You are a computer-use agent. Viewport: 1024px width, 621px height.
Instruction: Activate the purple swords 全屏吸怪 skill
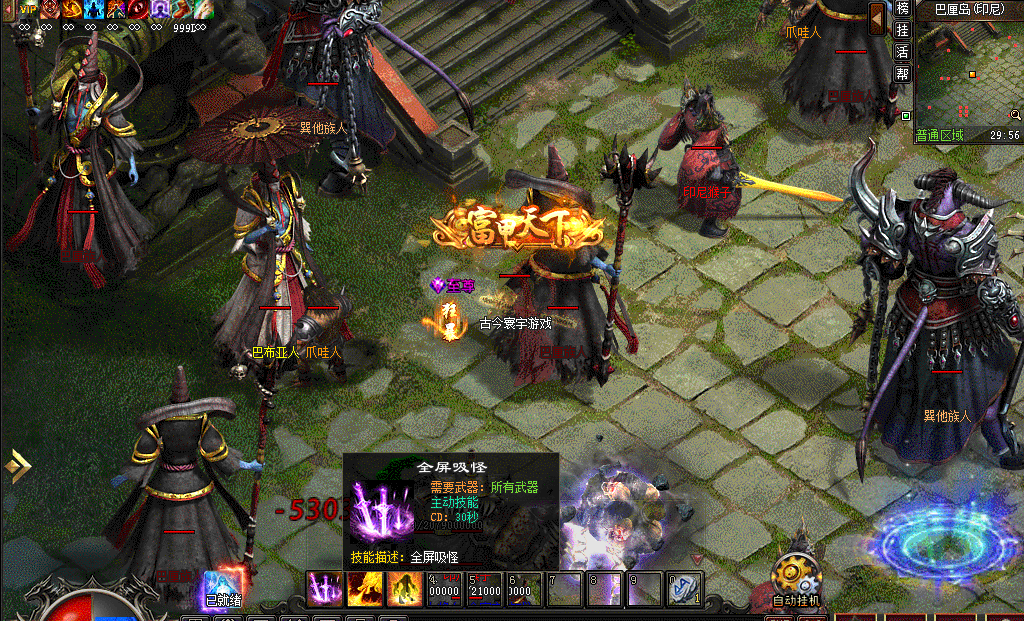point(324,589)
